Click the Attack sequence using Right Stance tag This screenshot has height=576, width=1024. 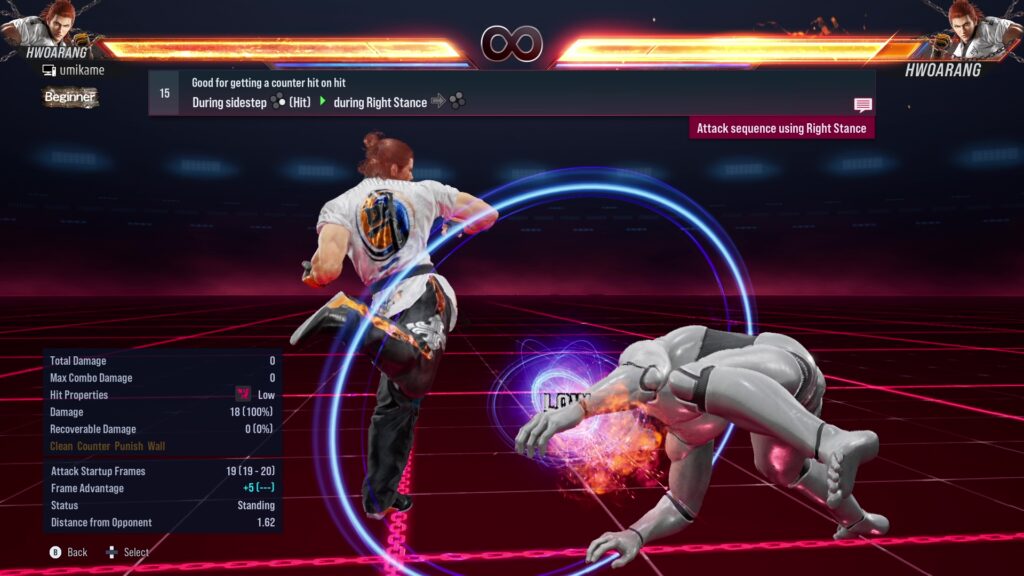click(x=782, y=128)
